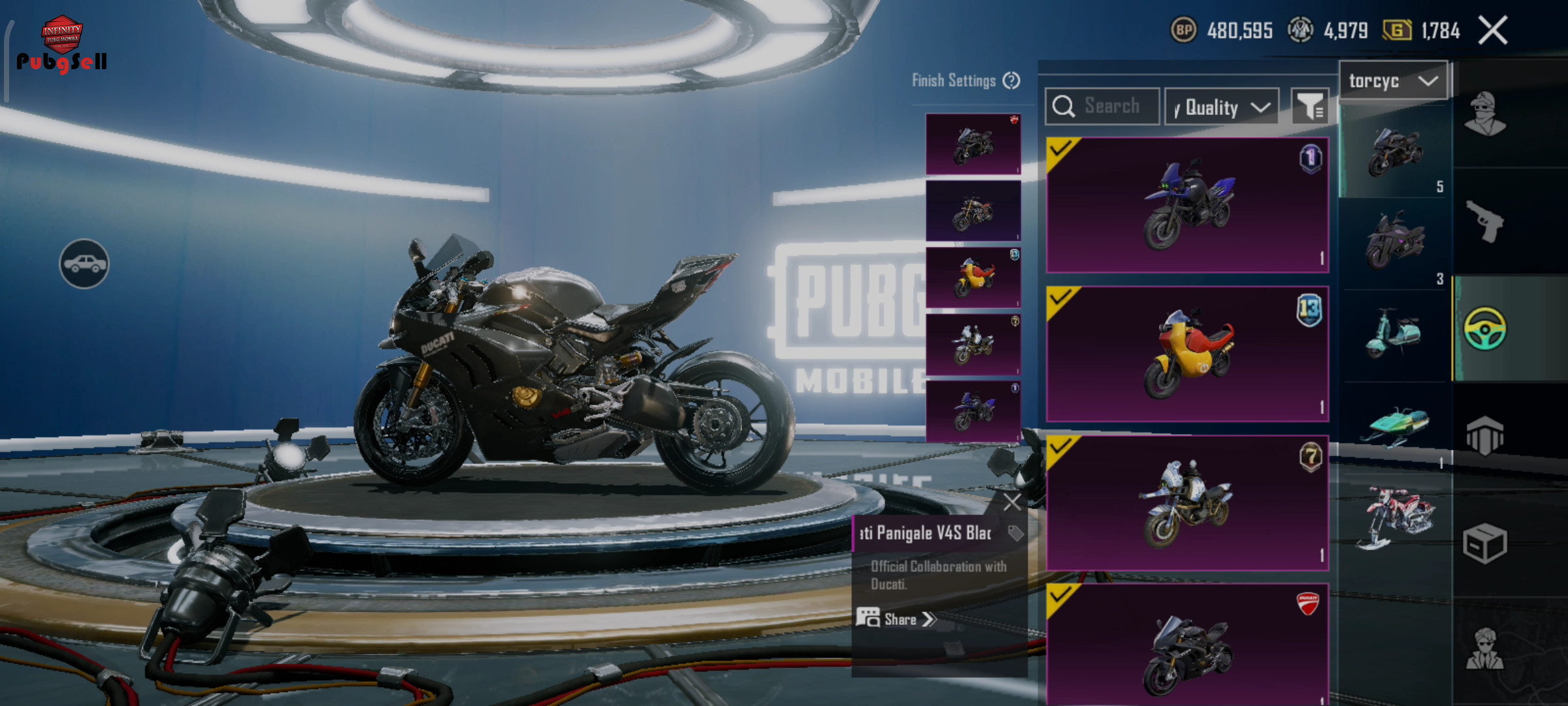The width and height of the screenshot is (1568, 706).
Task: Choose the yellow and red motorcycle skin
Action: click(x=1187, y=354)
